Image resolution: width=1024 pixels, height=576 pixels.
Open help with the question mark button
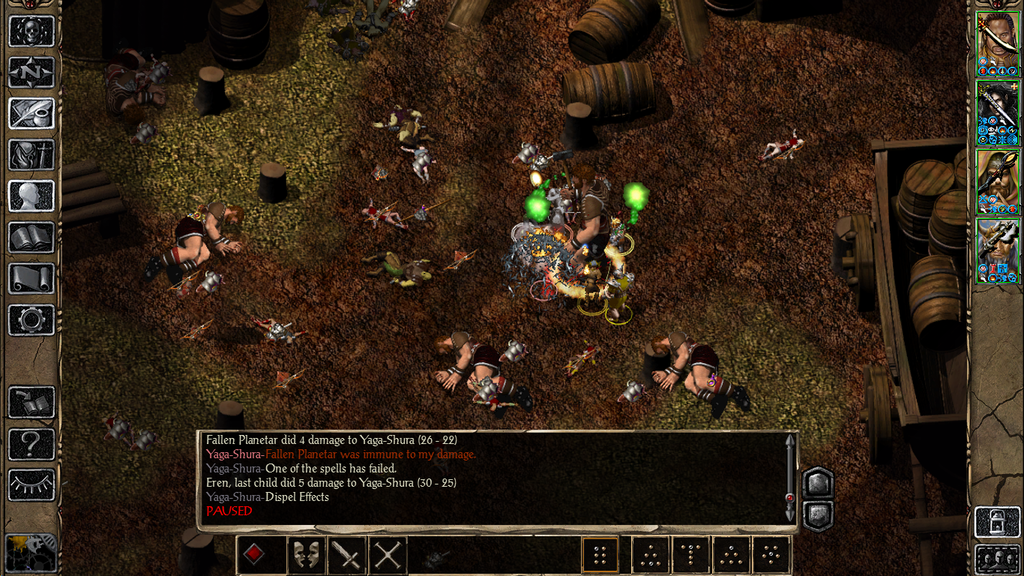tap(31, 443)
